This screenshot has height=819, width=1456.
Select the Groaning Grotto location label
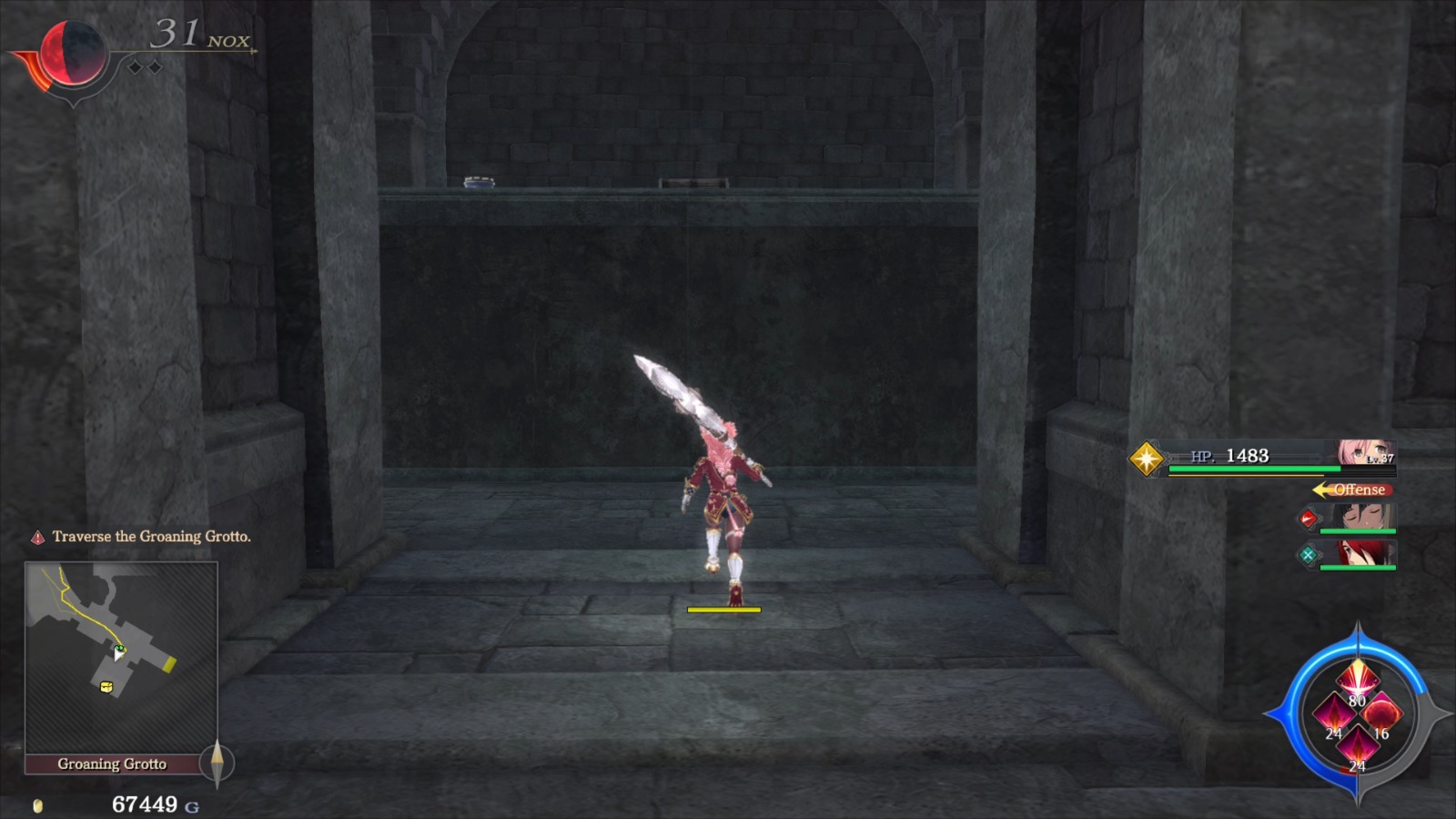point(112,764)
